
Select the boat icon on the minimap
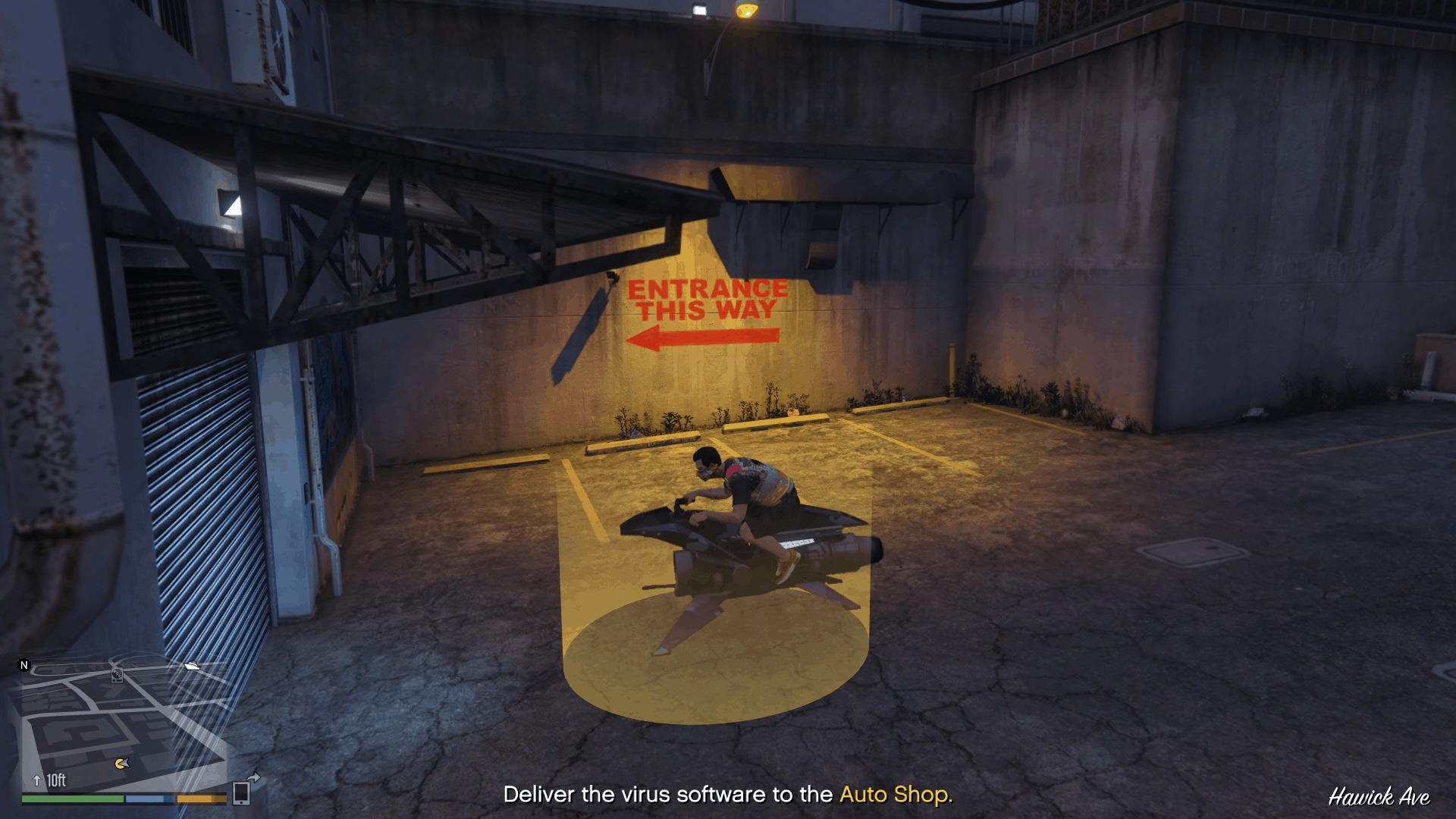click(x=192, y=666)
